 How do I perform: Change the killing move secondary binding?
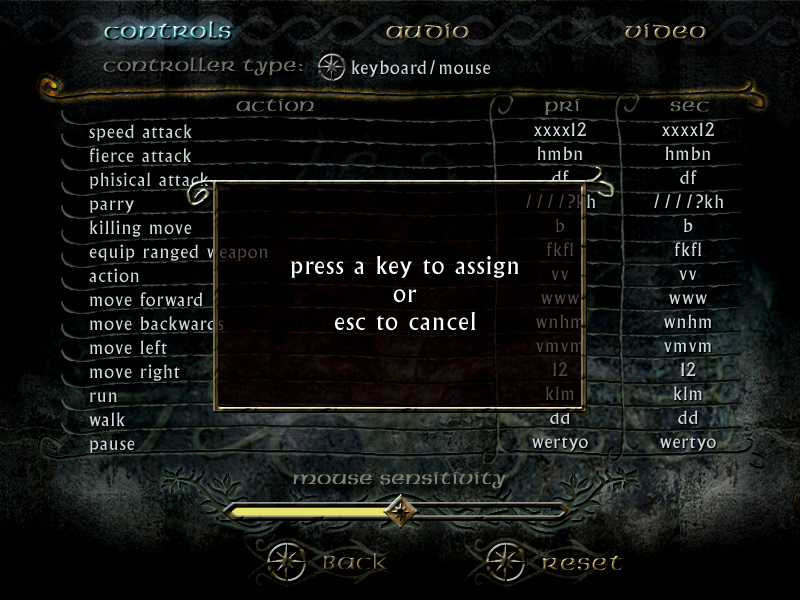coord(688,226)
